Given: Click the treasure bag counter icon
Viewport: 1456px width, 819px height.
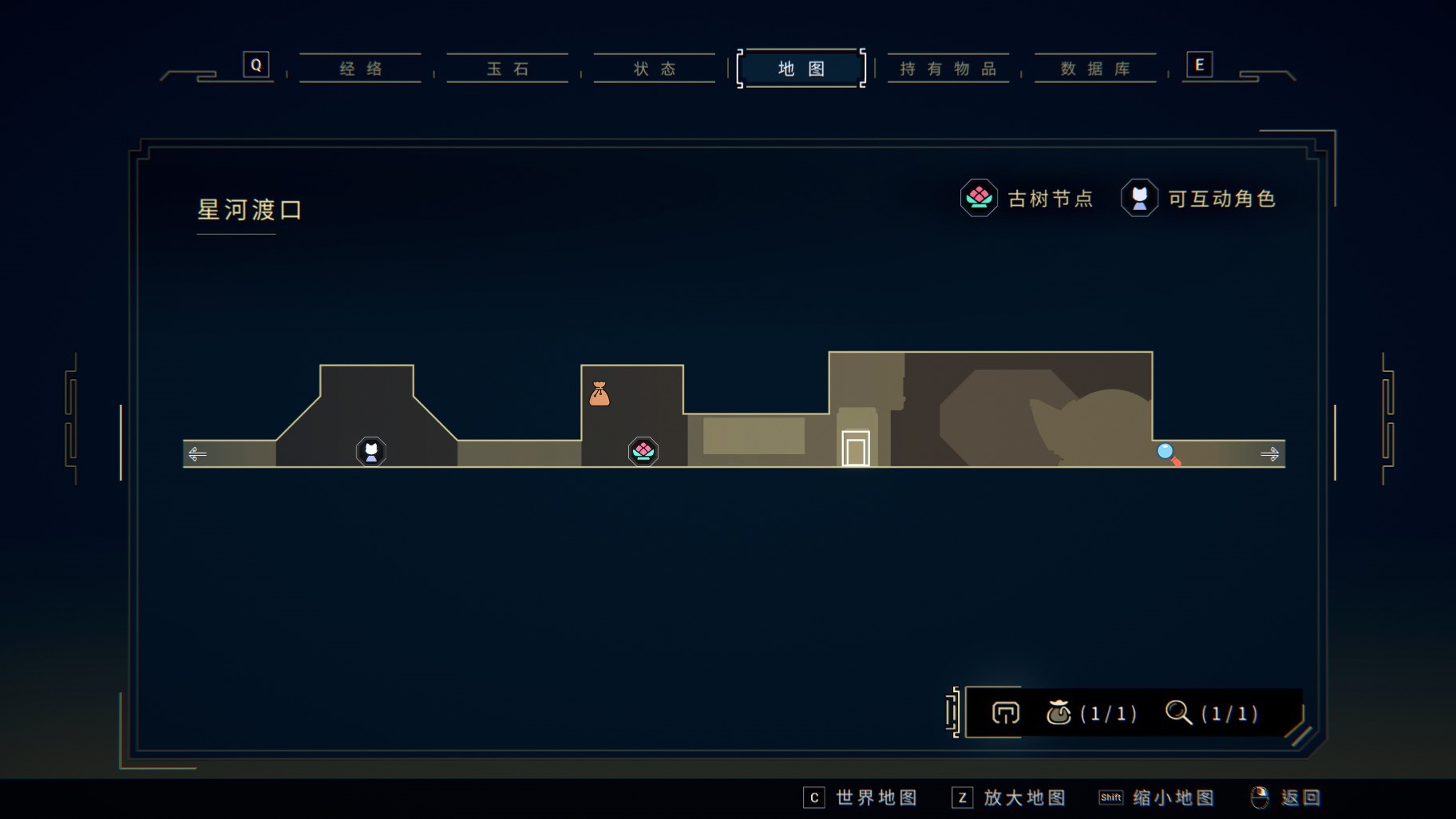Looking at the screenshot, I should click(1058, 712).
